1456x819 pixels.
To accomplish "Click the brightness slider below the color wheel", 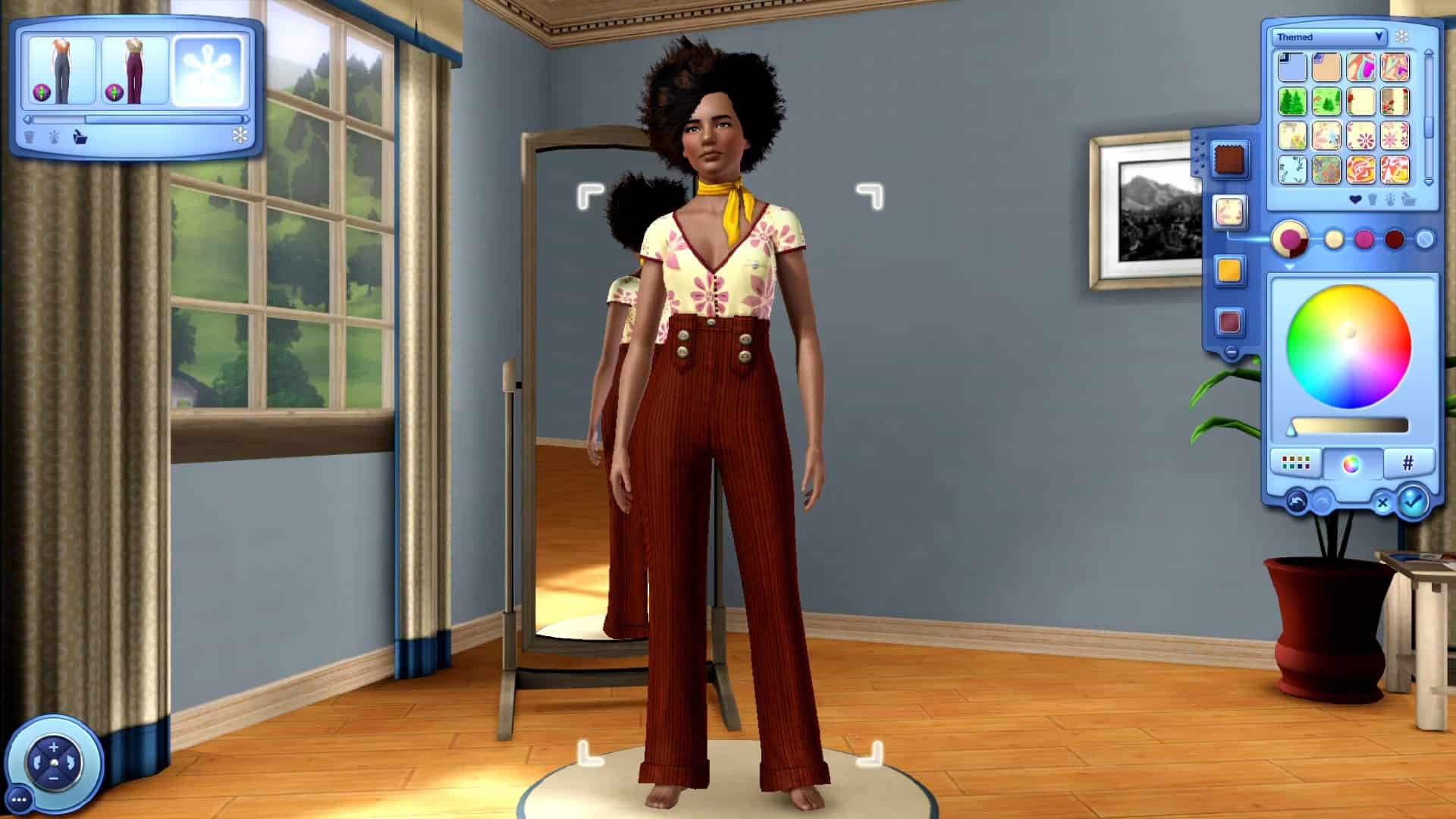I will coord(1348,425).
